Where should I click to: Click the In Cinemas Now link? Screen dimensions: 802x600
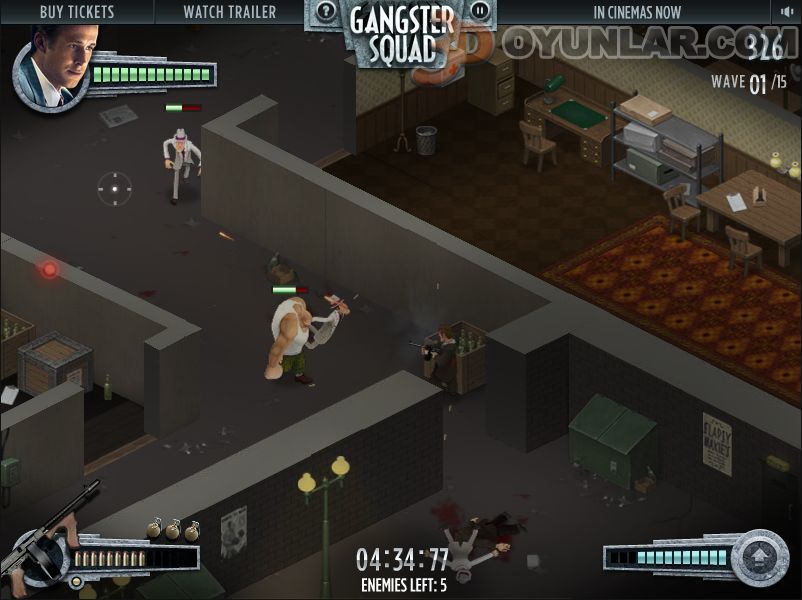click(637, 13)
